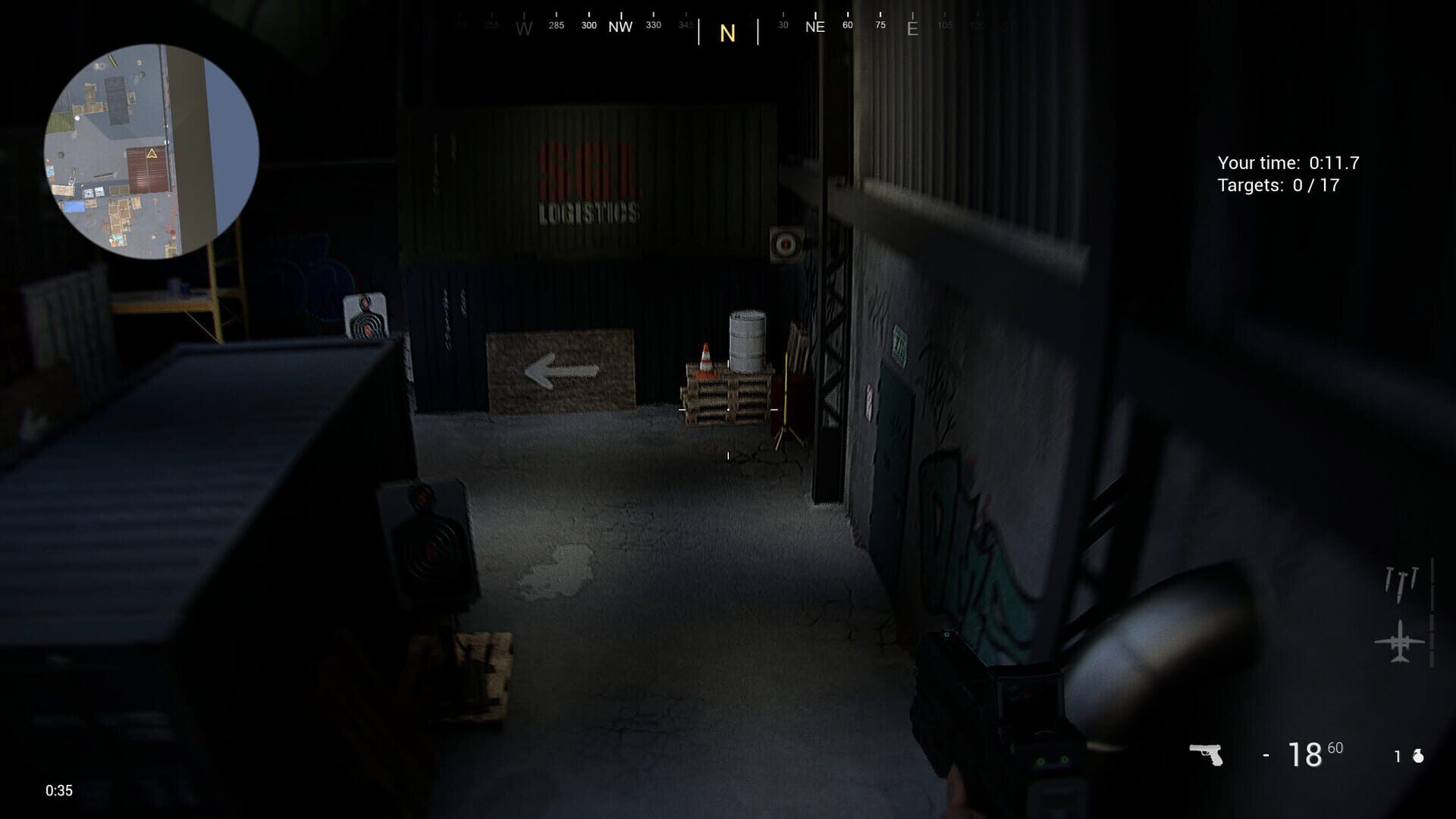Click the NE marker on the compass
The image size is (1456, 819).
tap(814, 26)
